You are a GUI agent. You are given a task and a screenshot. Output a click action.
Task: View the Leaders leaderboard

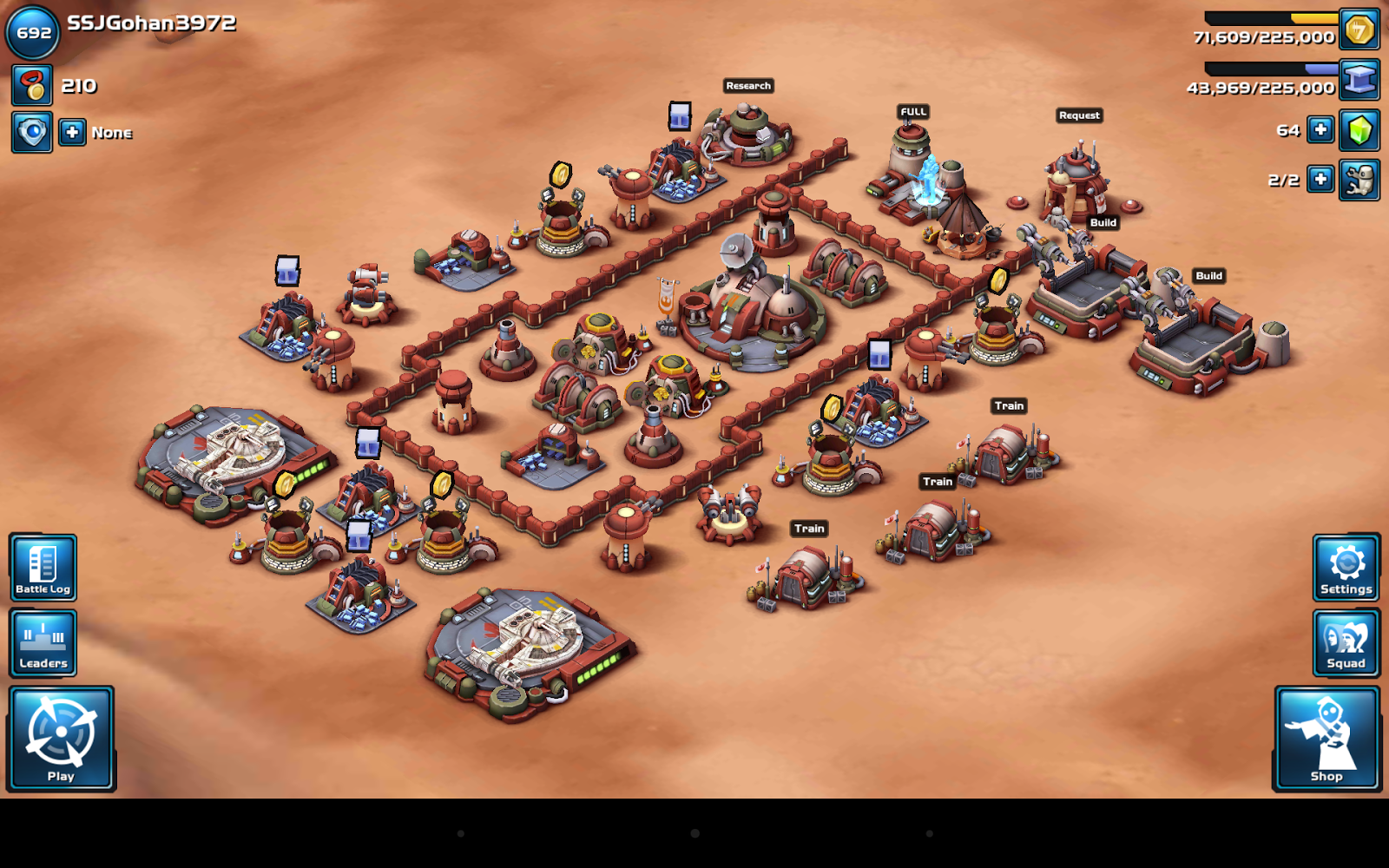point(43,642)
